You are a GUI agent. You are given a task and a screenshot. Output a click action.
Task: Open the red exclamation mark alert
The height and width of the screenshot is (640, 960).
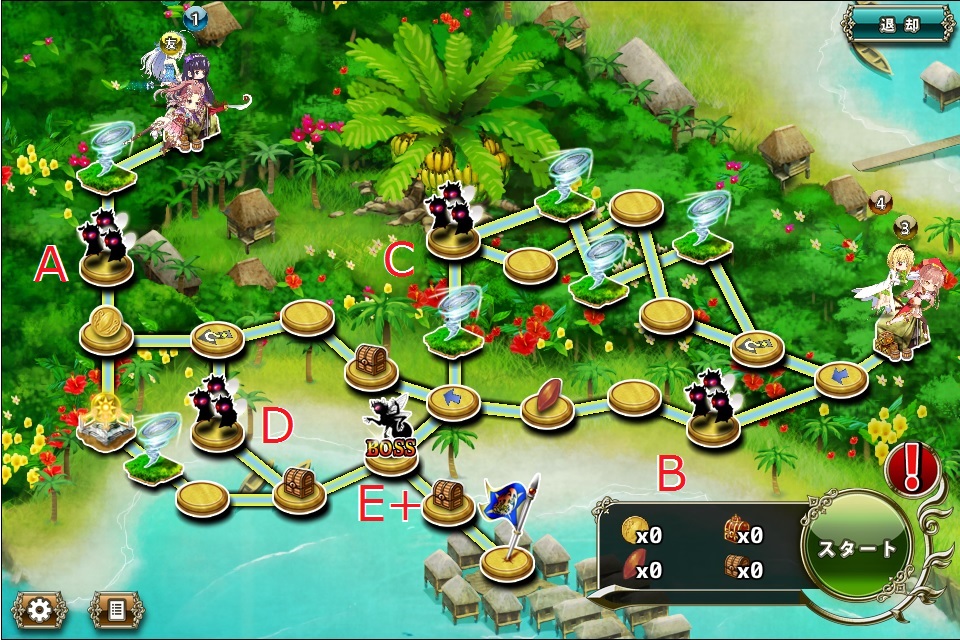coord(909,466)
